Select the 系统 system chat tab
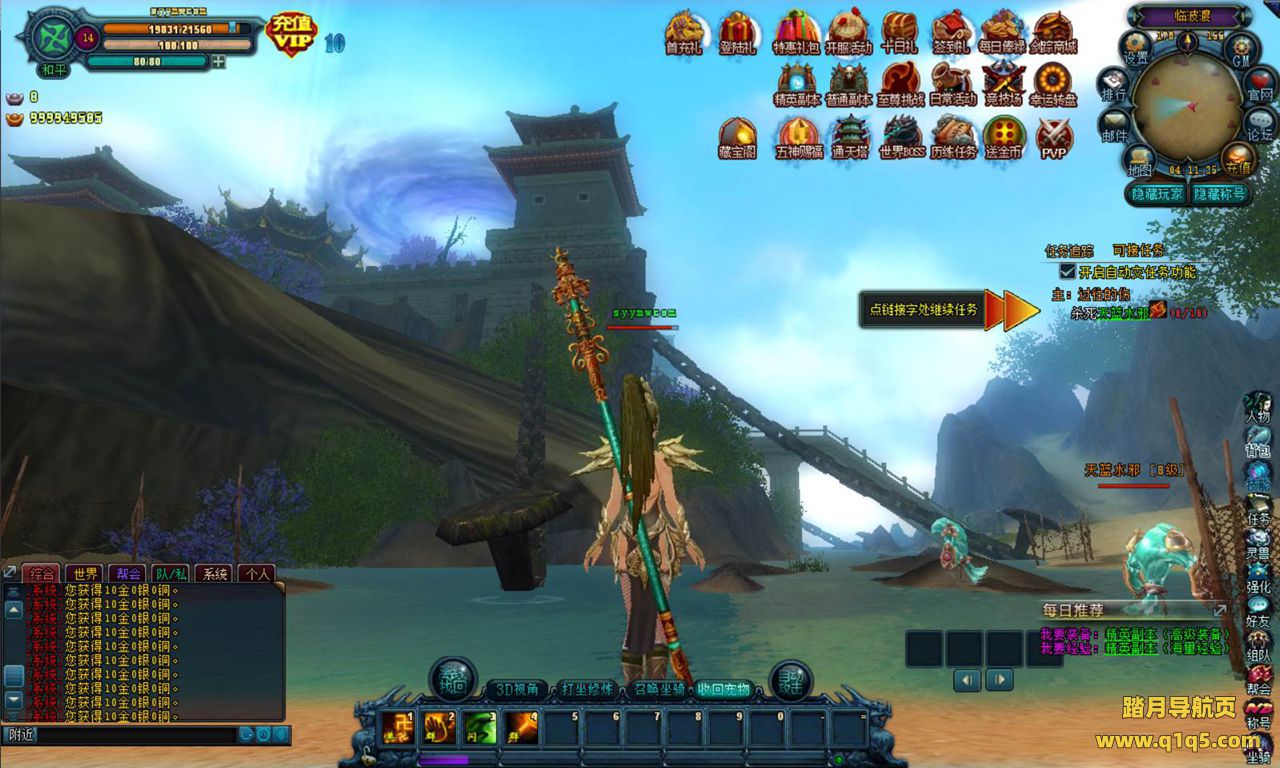Image resolution: width=1280 pixels, height=768 pixels. point(212,574)
